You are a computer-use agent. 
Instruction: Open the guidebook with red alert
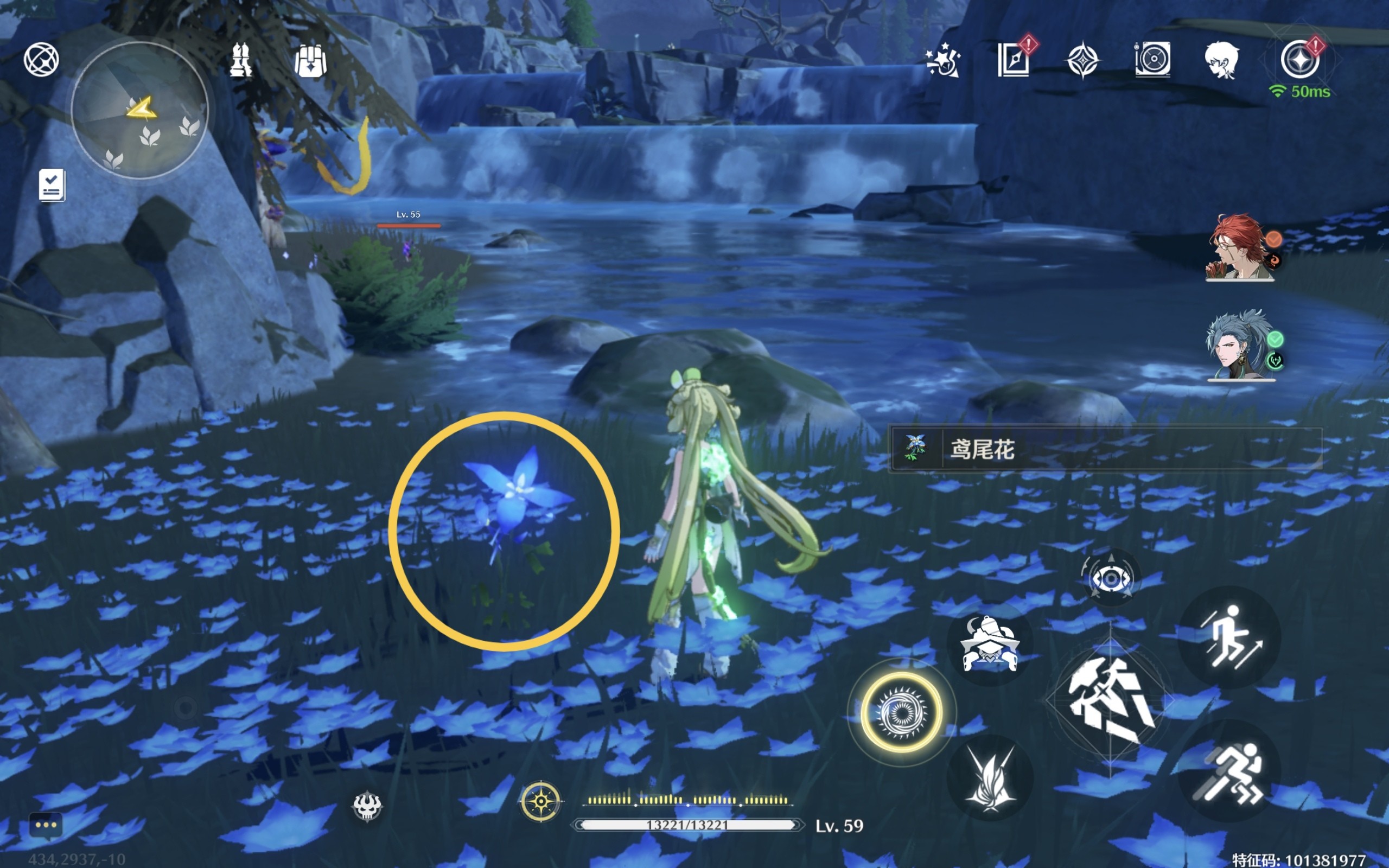tap(1014, 59)
